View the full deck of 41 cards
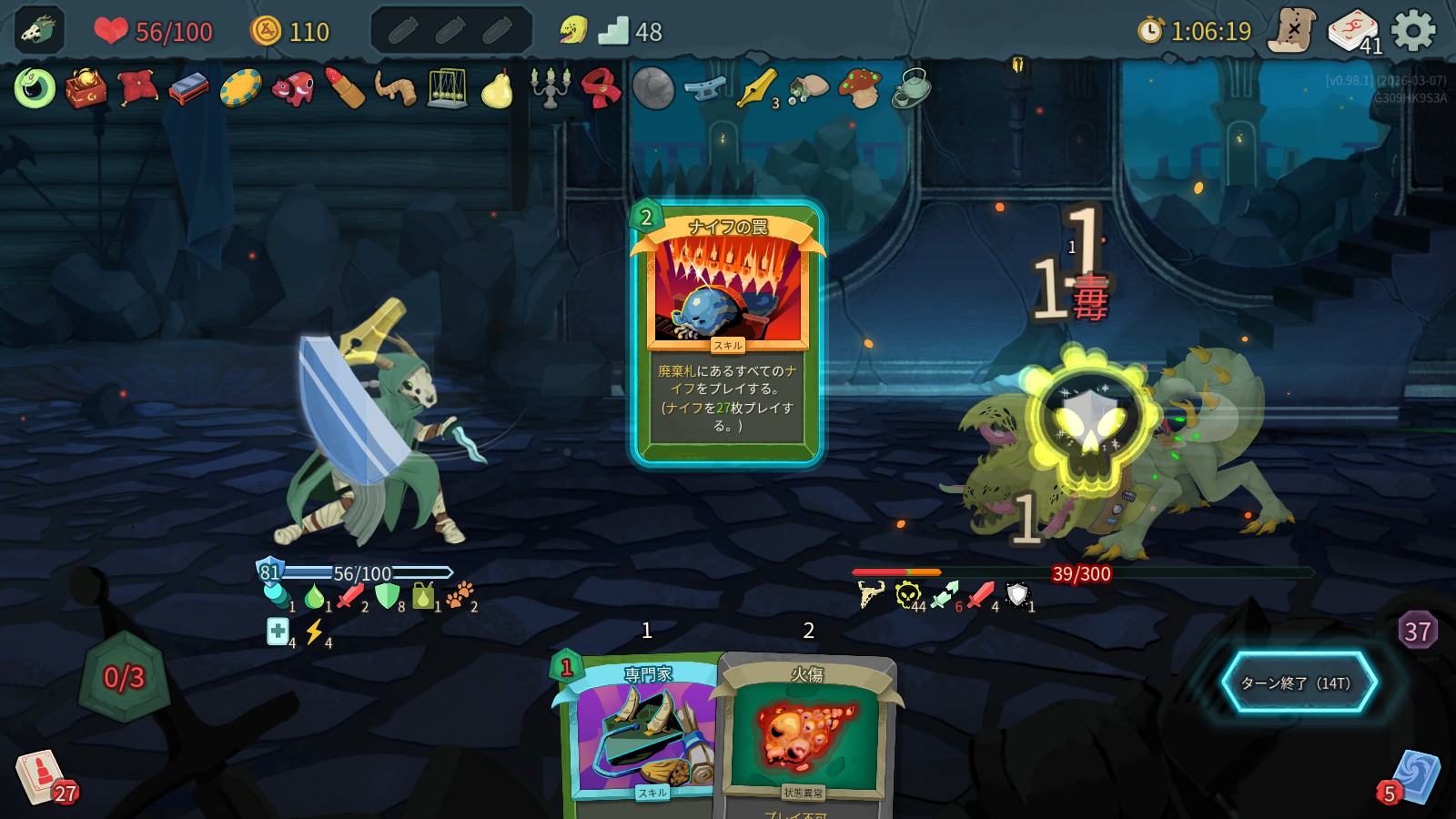The width and height of the screenshot is (1456, 819). 1353,31
